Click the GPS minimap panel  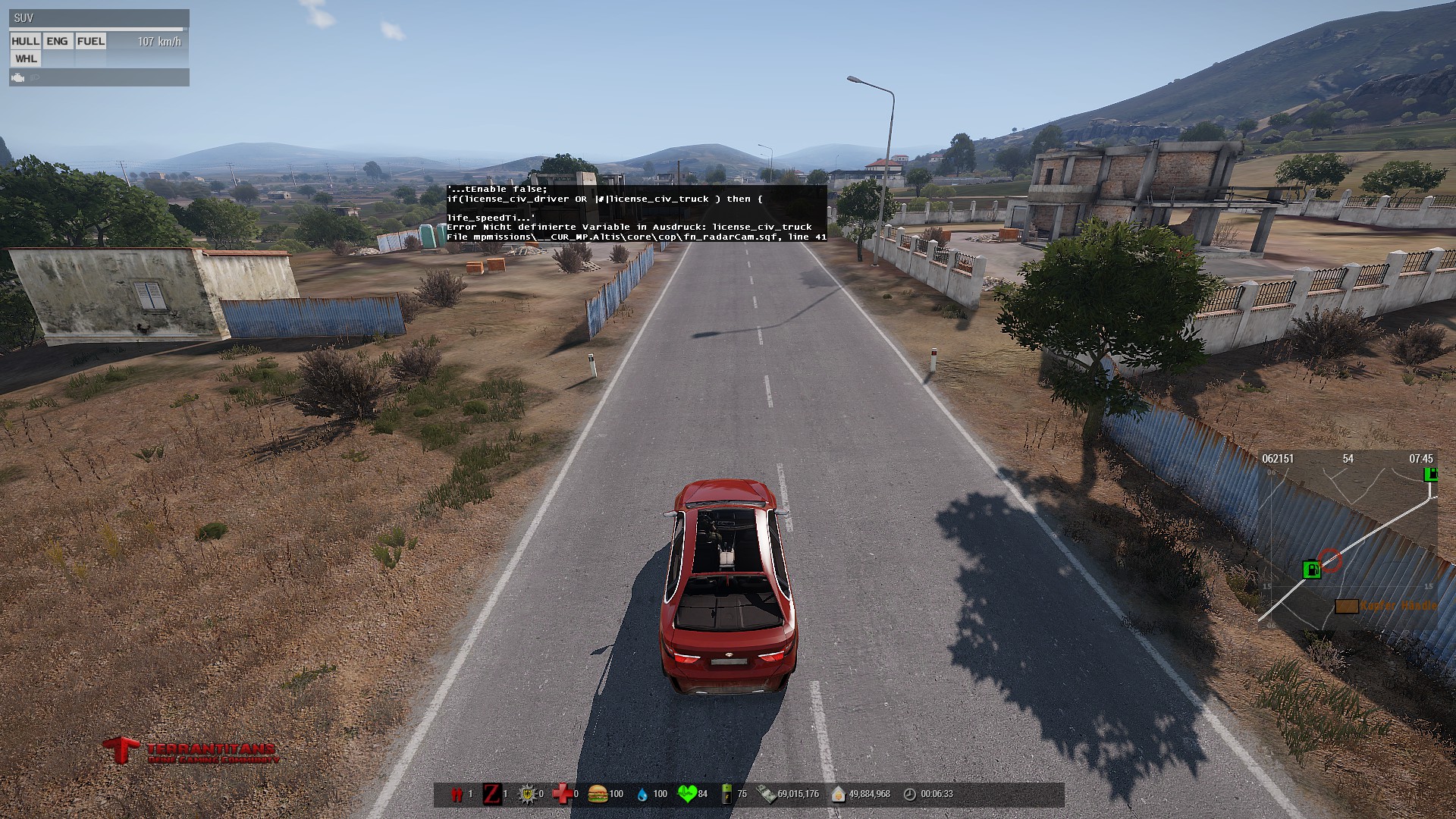tap(1348, 540)
